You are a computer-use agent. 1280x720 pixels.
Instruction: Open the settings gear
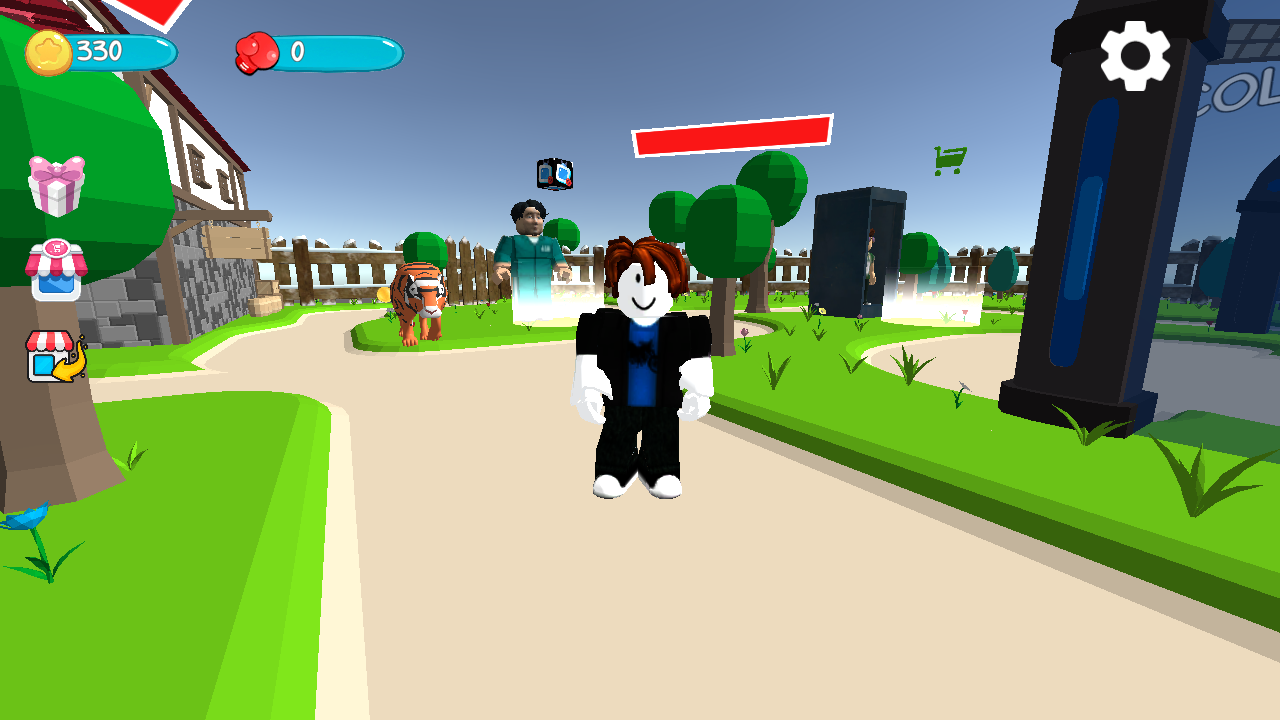coord(1135,57)
